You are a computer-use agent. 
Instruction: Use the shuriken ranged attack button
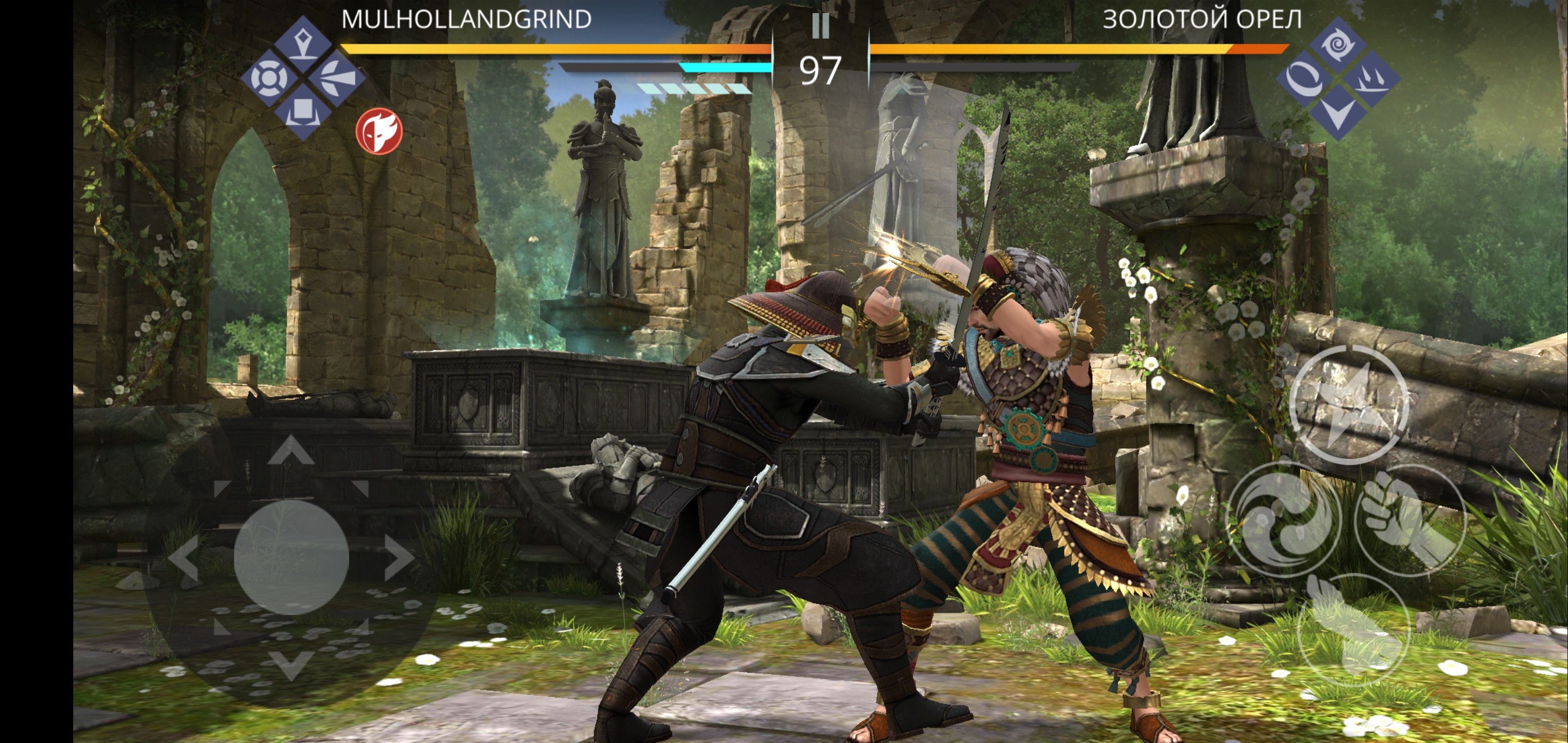coord(1348,405)
